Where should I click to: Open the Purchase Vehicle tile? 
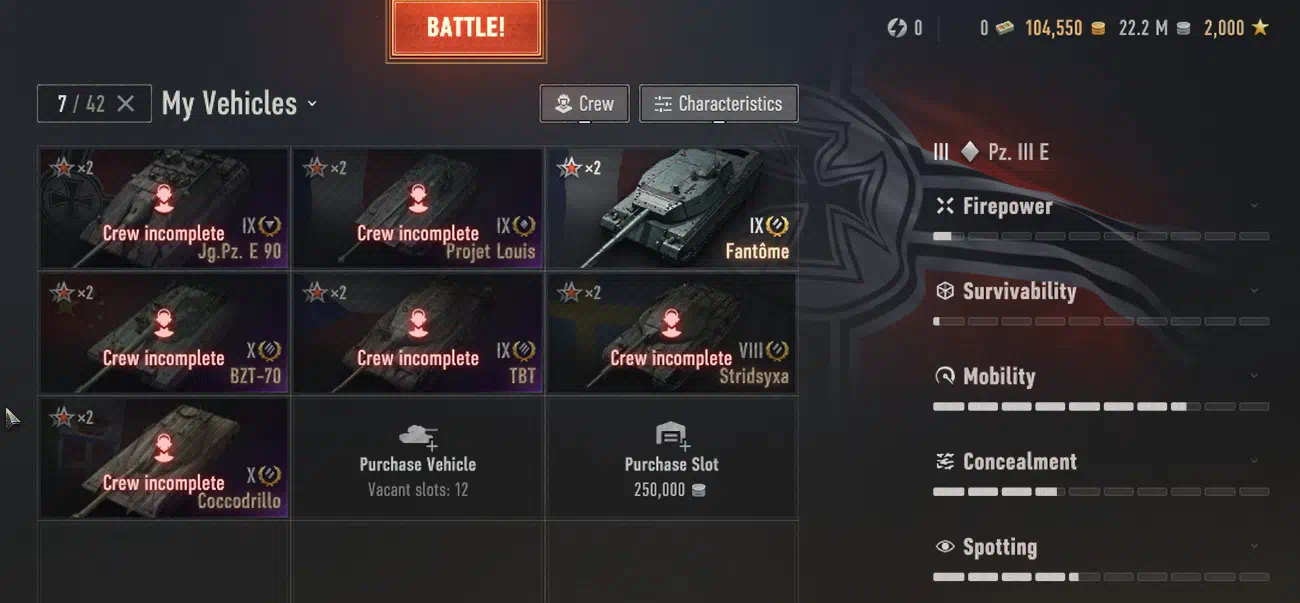coord(418,458)
